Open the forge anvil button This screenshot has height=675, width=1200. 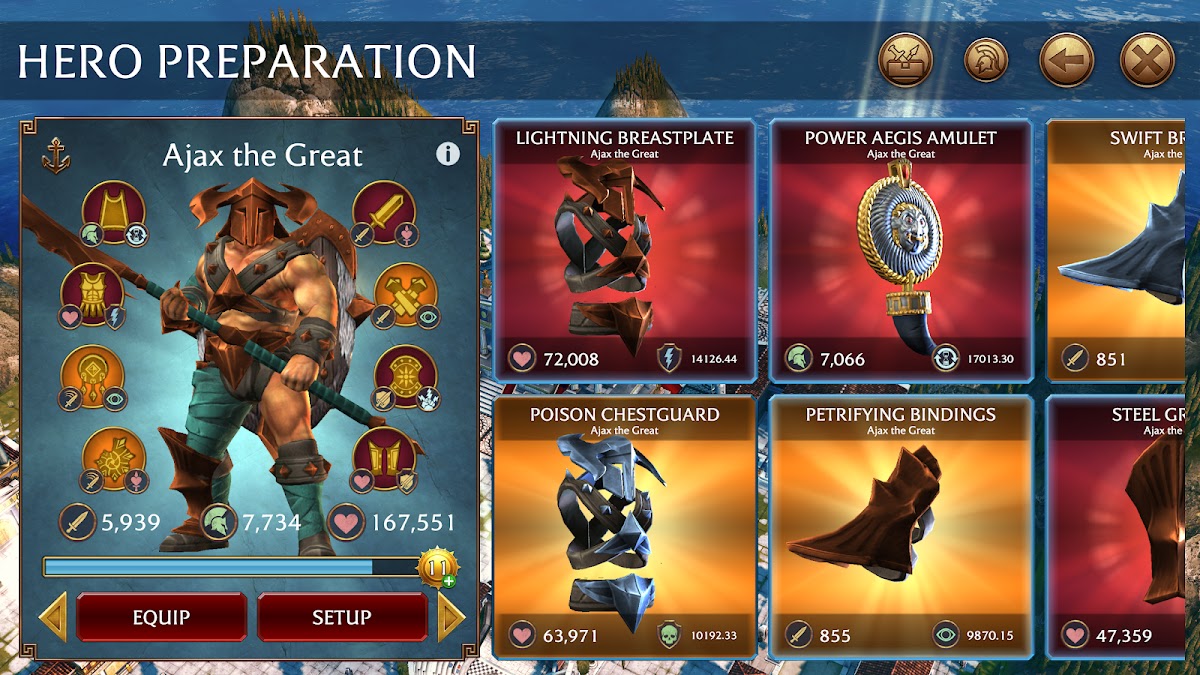point(905,61)
